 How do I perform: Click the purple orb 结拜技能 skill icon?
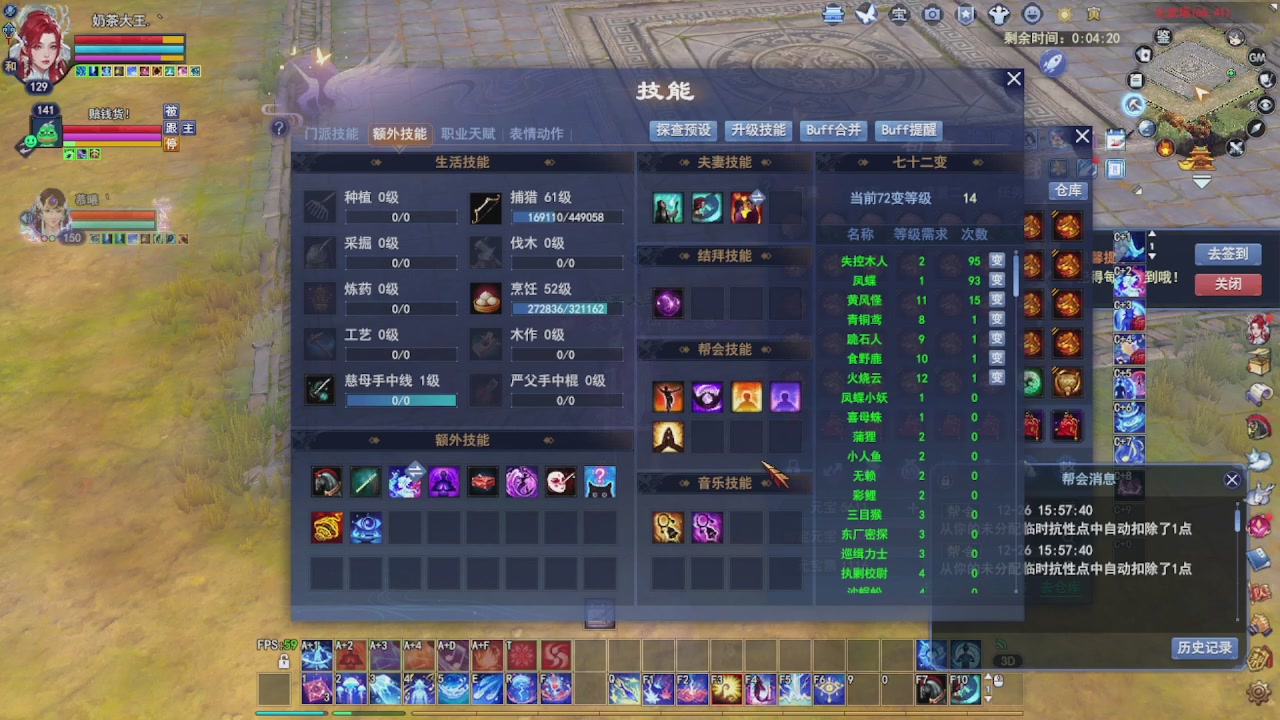coord(668,303)
